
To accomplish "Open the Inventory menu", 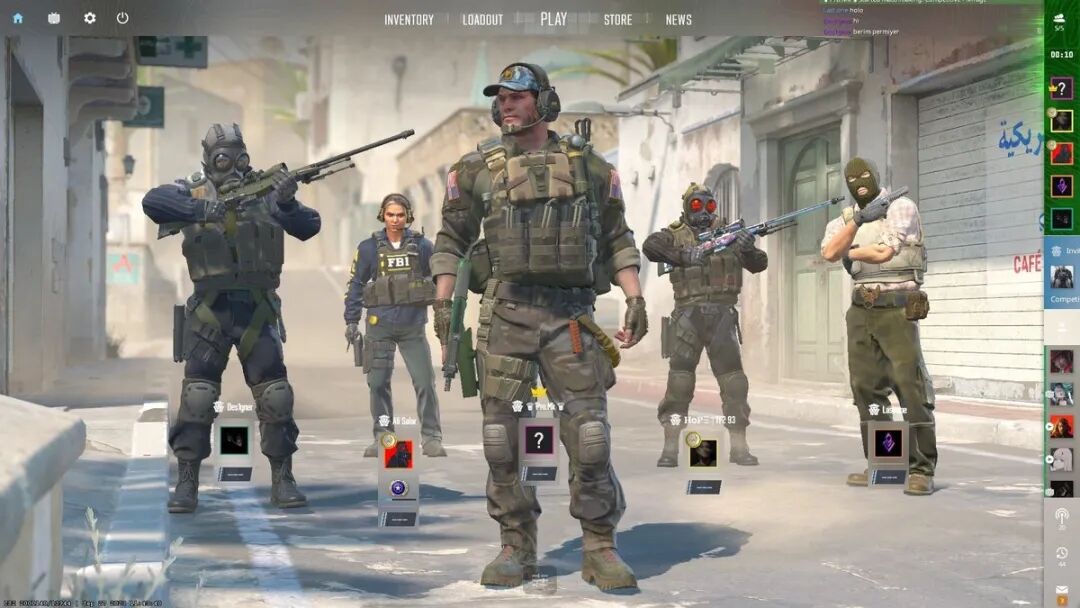I will (x=409, y=20).
